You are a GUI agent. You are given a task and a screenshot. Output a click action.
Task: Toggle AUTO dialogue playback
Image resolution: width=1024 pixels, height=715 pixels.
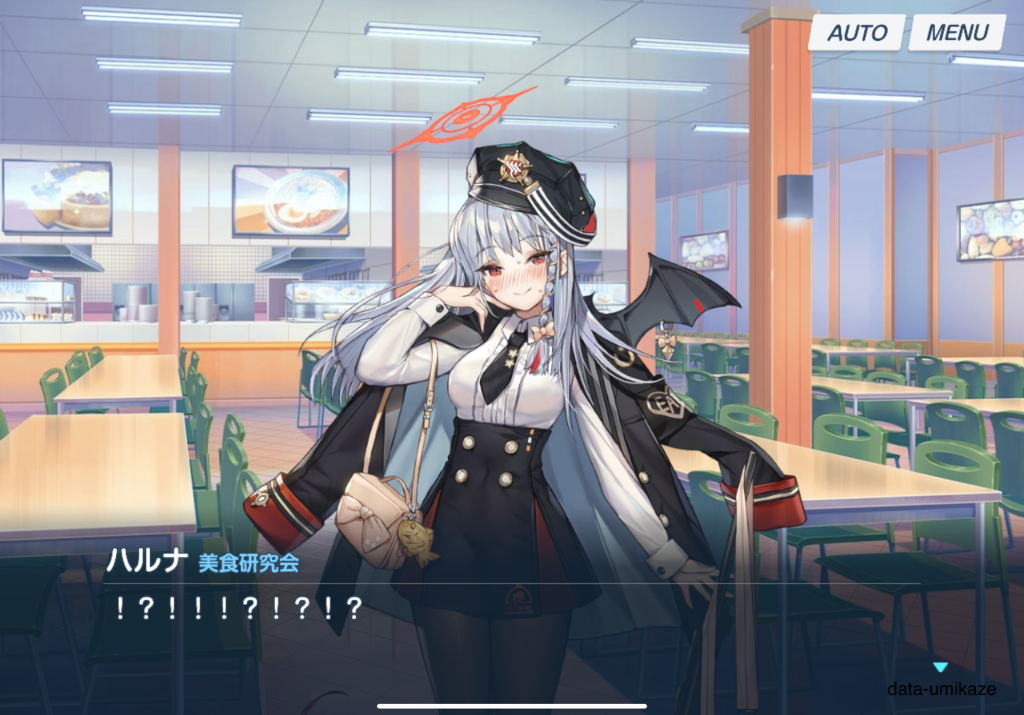point(857,32)
